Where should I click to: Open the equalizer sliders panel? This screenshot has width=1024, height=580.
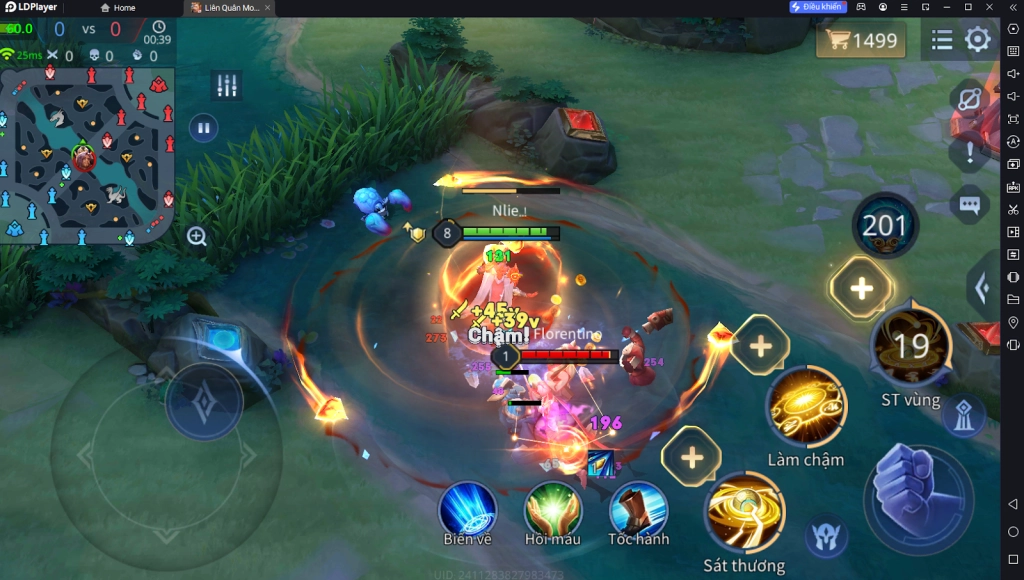click(x=227, y=86)
